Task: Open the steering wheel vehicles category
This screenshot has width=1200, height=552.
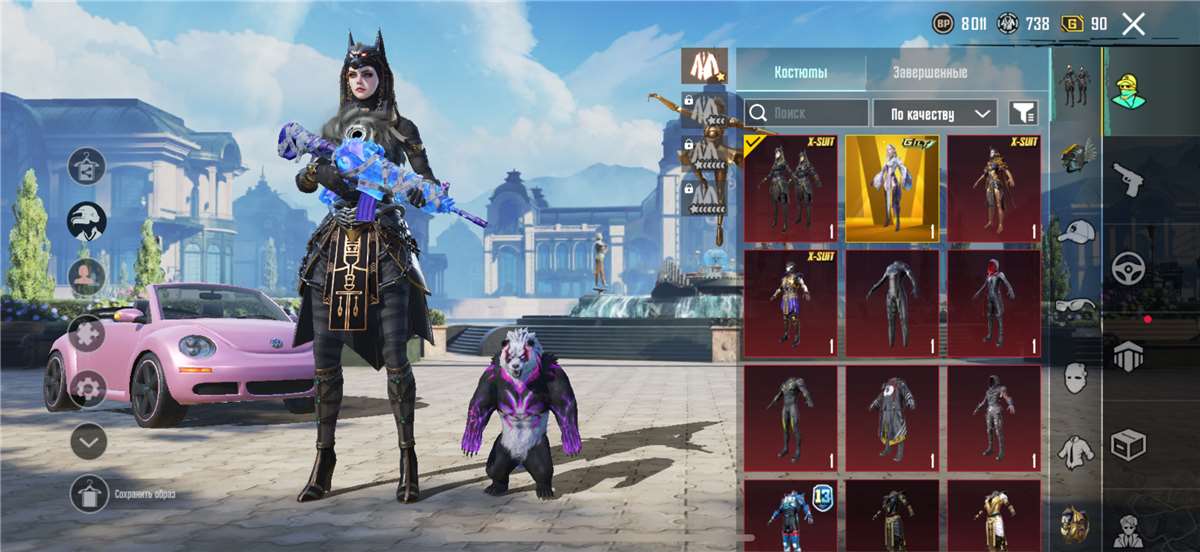Action: pyautogui.click(x=1128, y=268)
